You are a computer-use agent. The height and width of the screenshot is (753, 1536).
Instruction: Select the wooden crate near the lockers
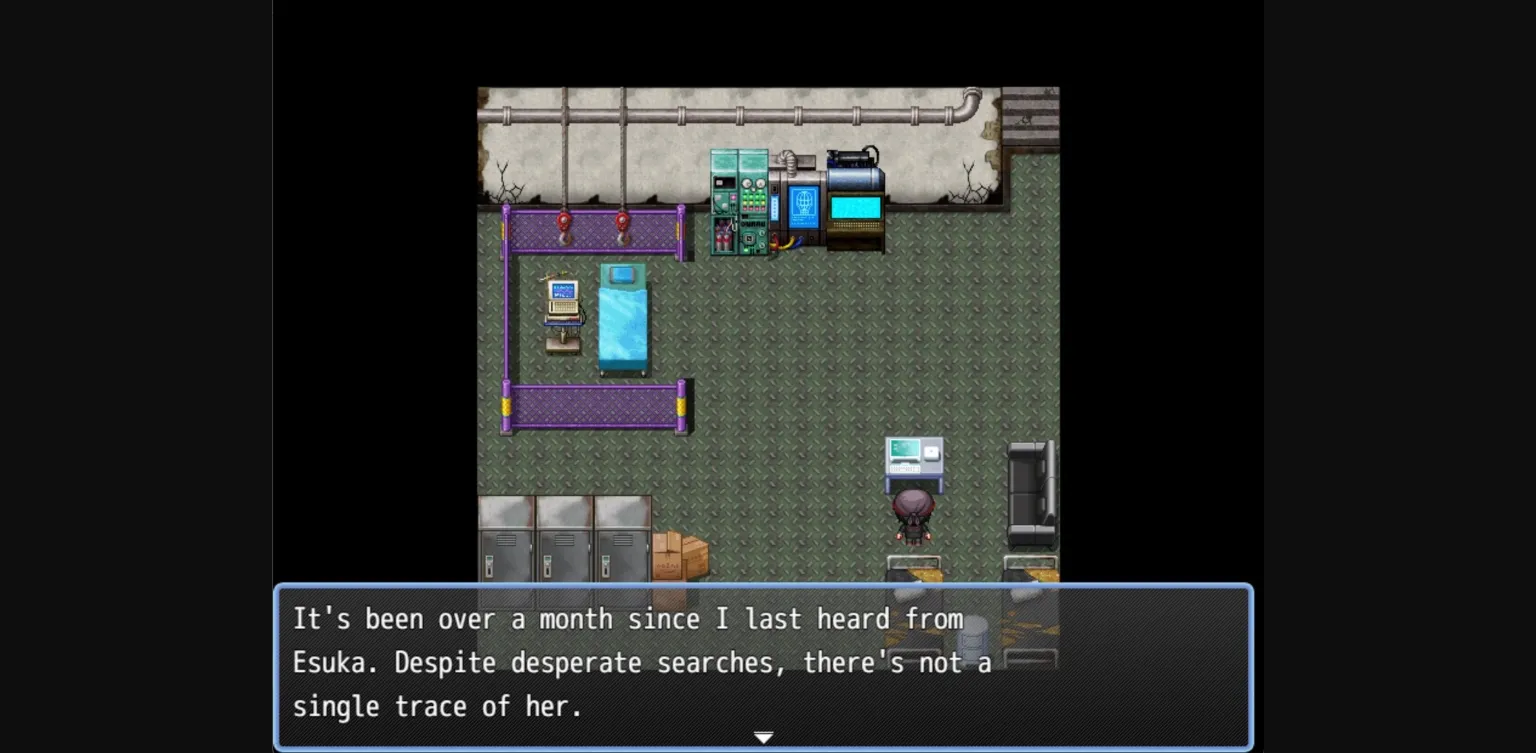tap(682, 555)
